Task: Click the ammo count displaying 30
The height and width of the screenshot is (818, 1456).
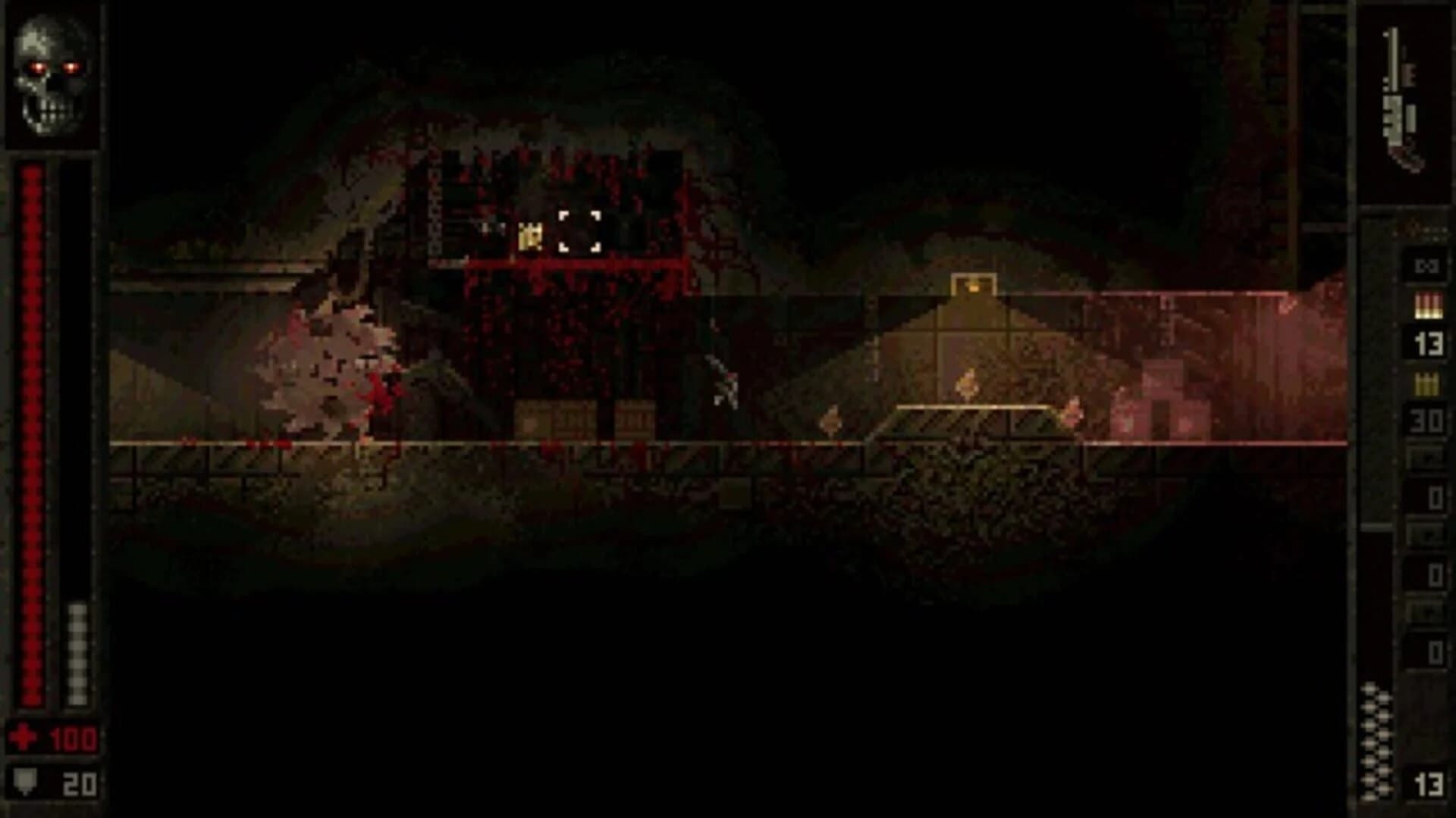Action: (1429, 422)
